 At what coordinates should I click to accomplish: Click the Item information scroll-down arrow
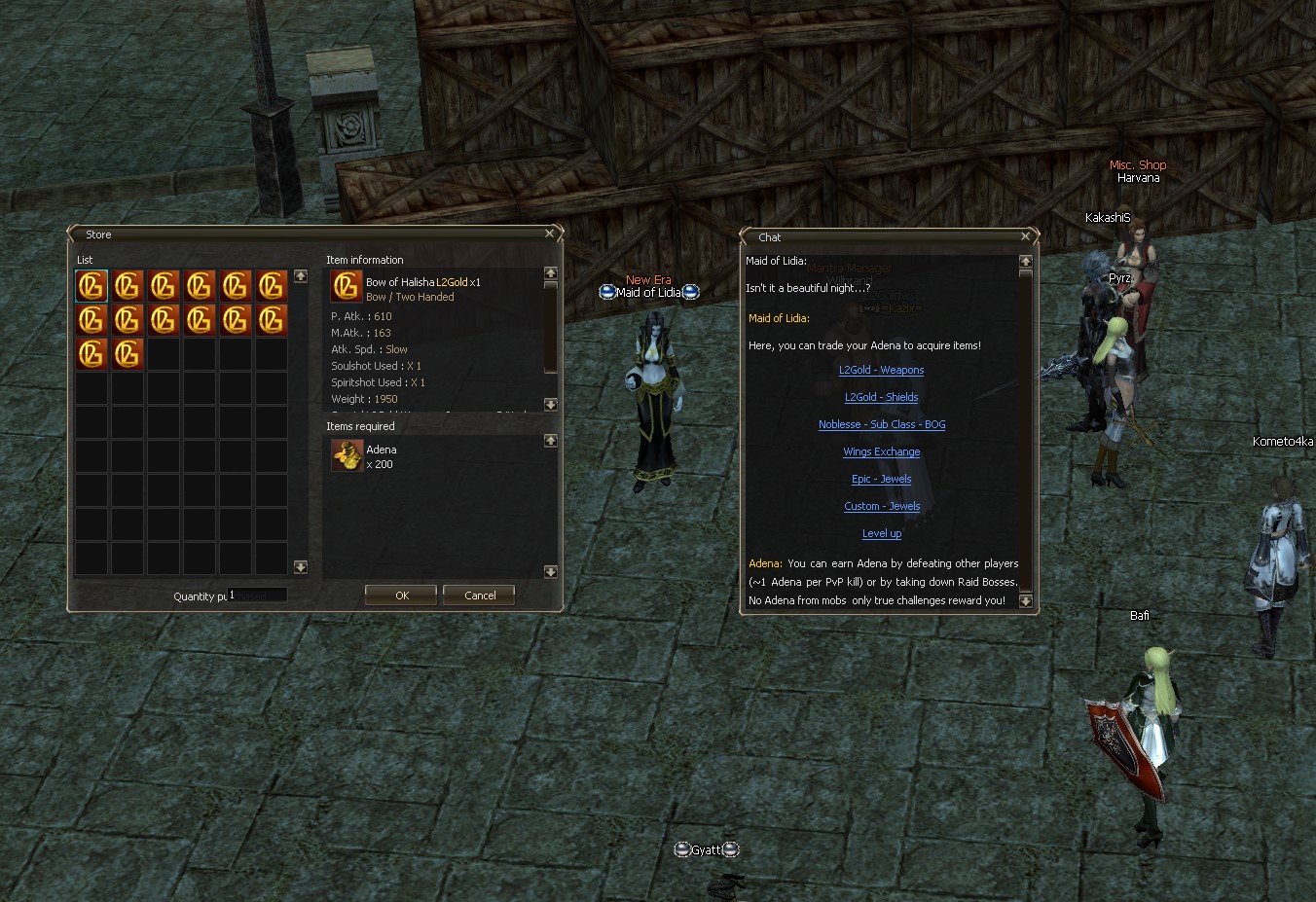coord(551,405)
